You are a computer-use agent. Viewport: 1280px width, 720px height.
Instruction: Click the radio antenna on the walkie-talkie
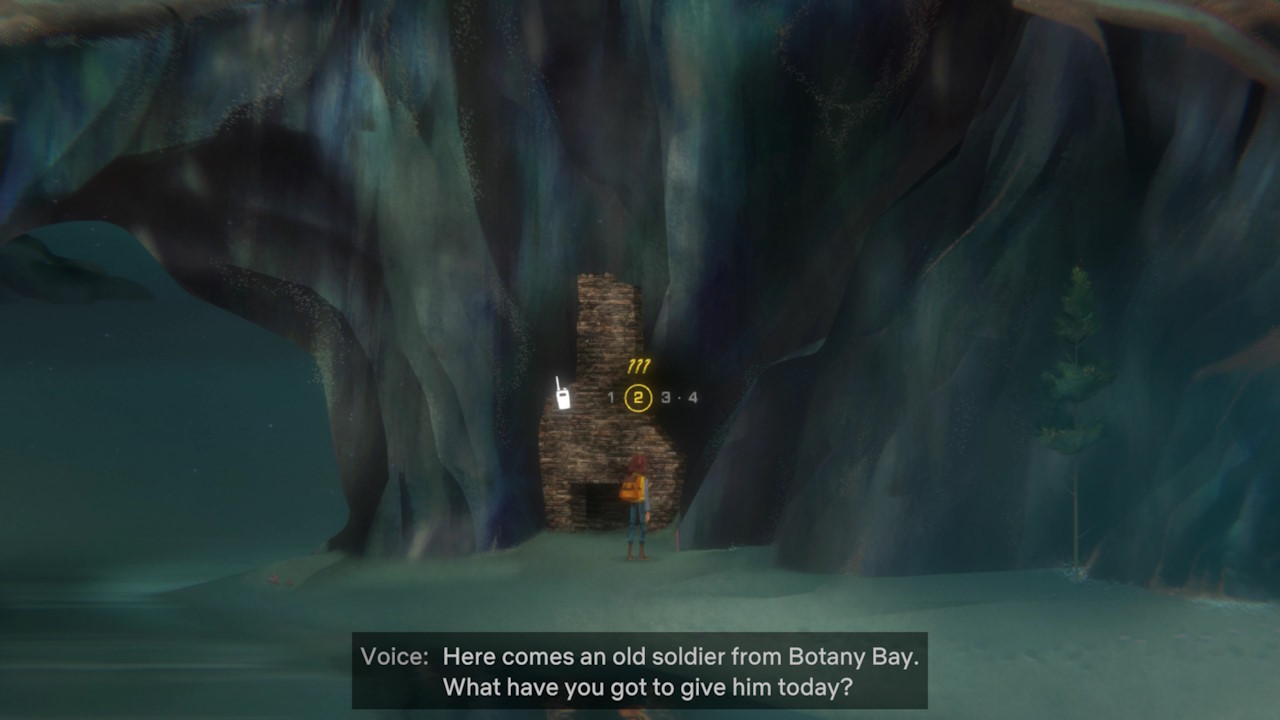click(x=559, y=381)
